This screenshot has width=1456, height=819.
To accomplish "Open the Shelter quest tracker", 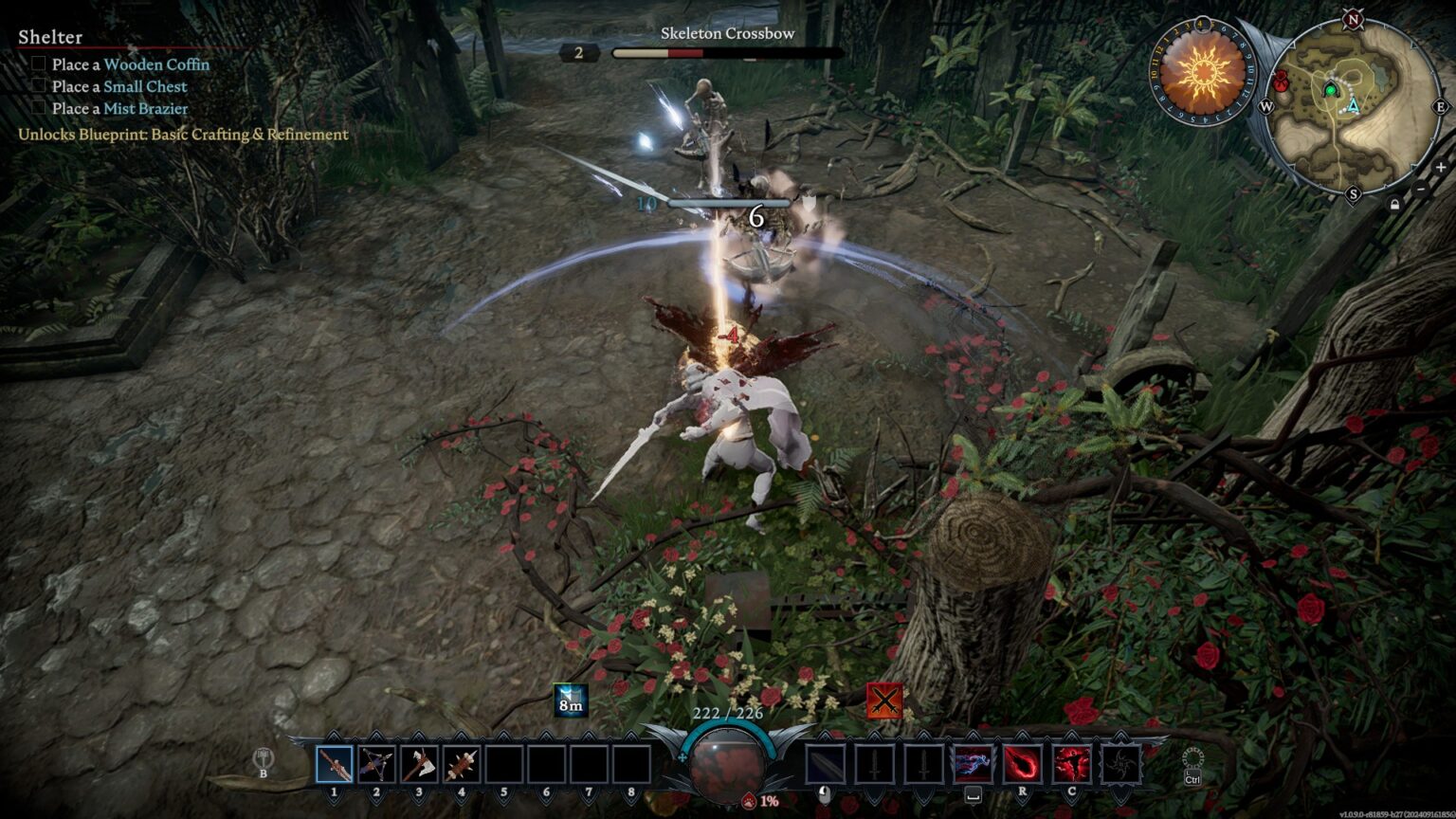I will (x=50, y=37).
